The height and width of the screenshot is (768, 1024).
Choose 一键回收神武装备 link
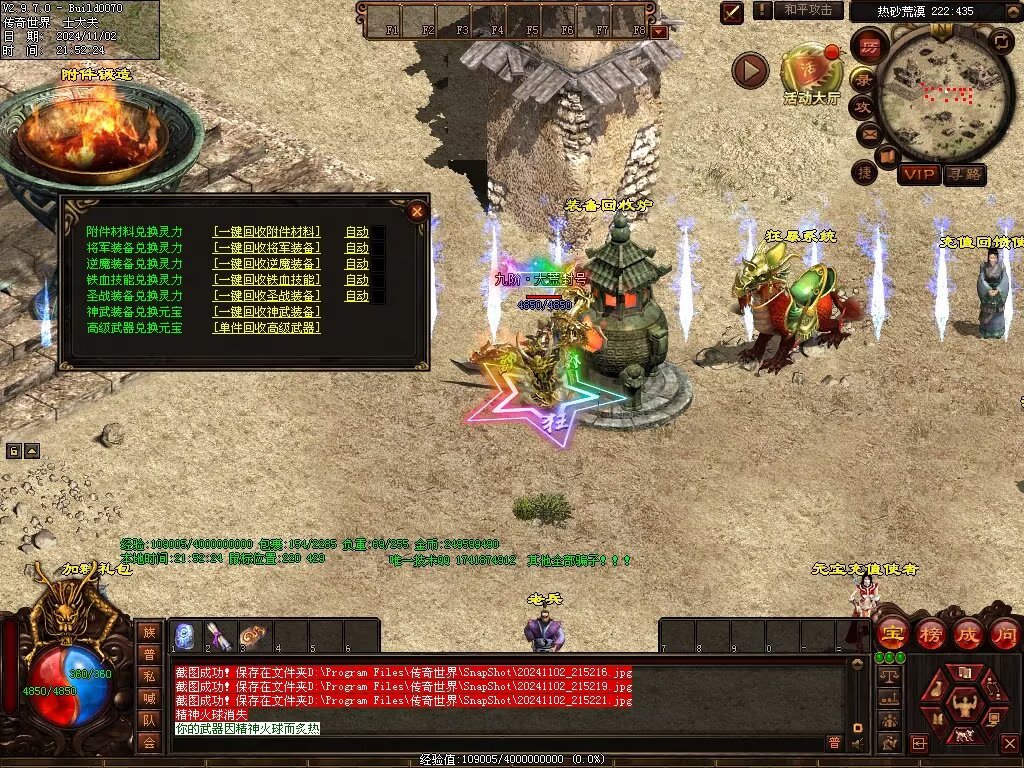(x=267, y=312)
